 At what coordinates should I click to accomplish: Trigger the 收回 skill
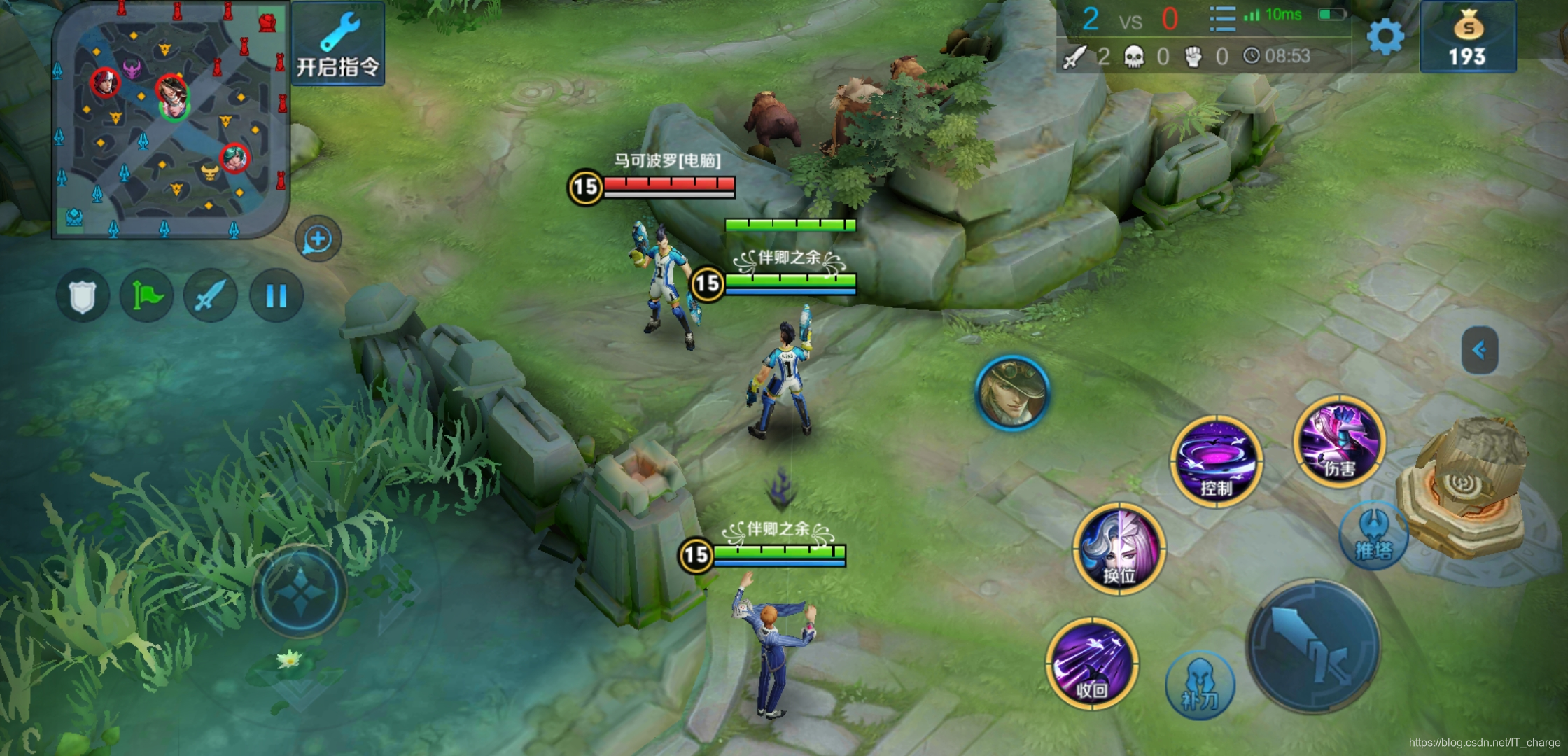(x=1091, y=664)
